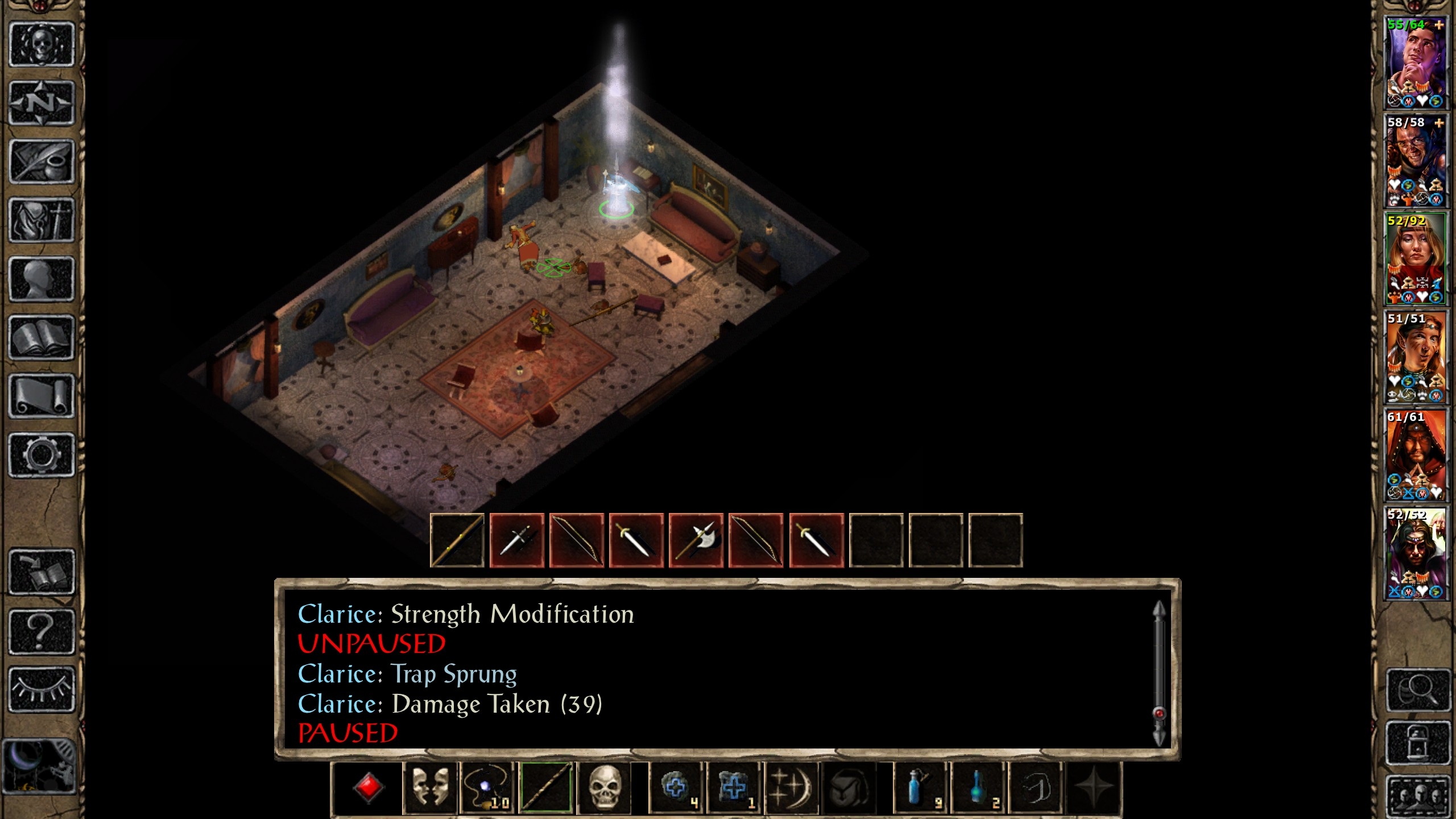
Task: Open the journal with the quill button
Action: coord(42,162)
